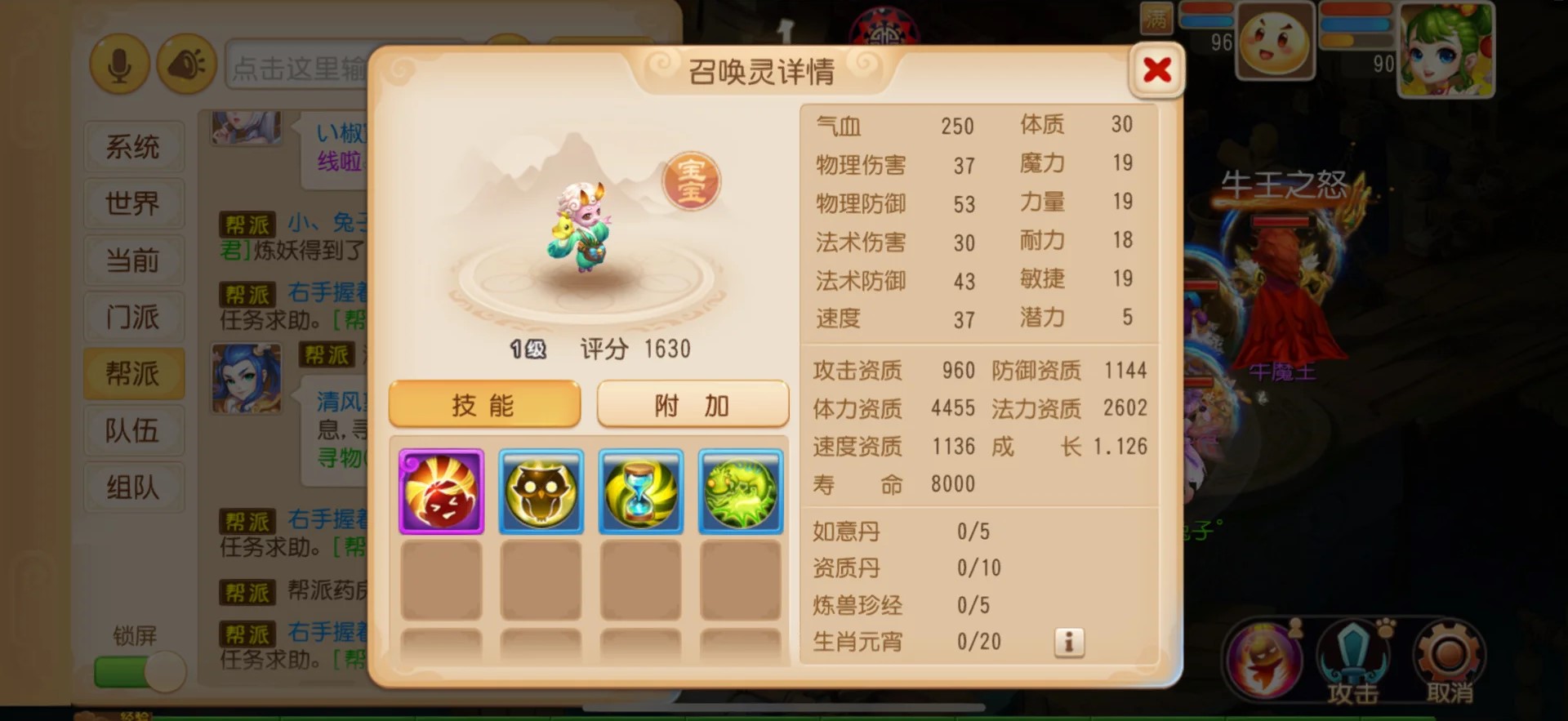The height and width of the screenshot is (721, 1568).
Task: Select the 技能 skills tab
Action: (x=483, y=404)
